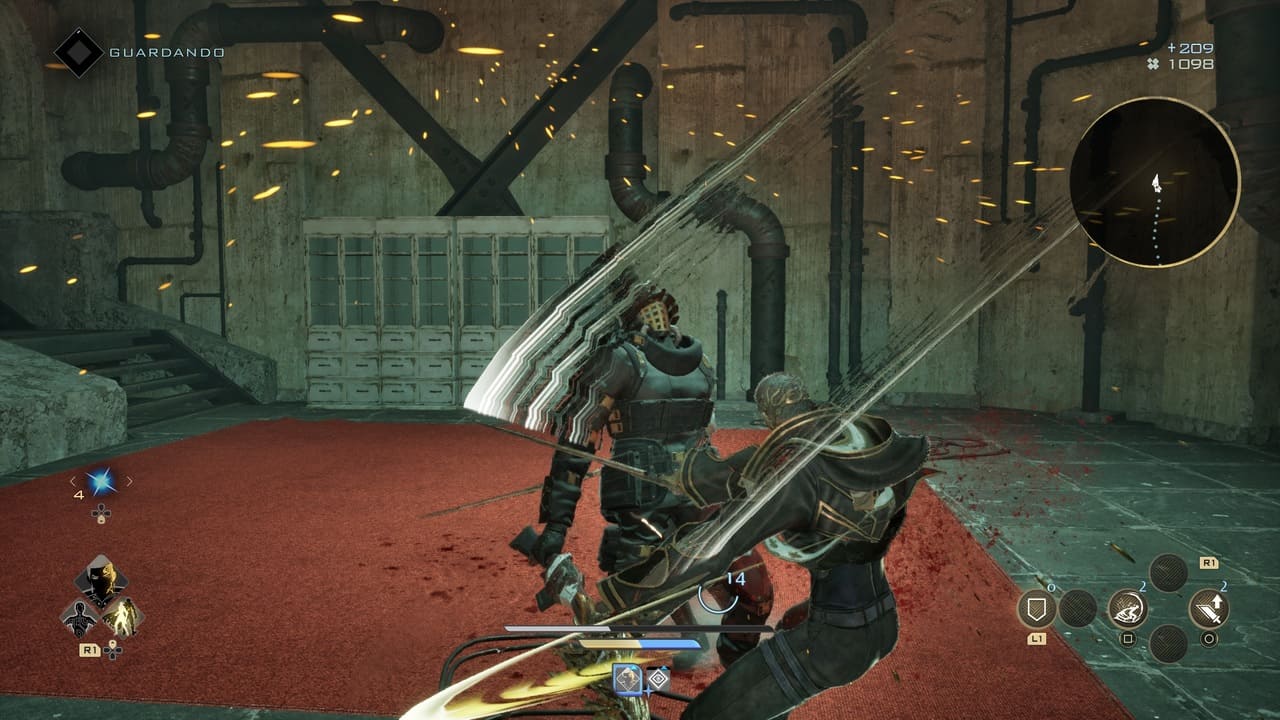Click the concentric diamond status icon
Screen dimensions: 1280x720
(x=658, y=679)
